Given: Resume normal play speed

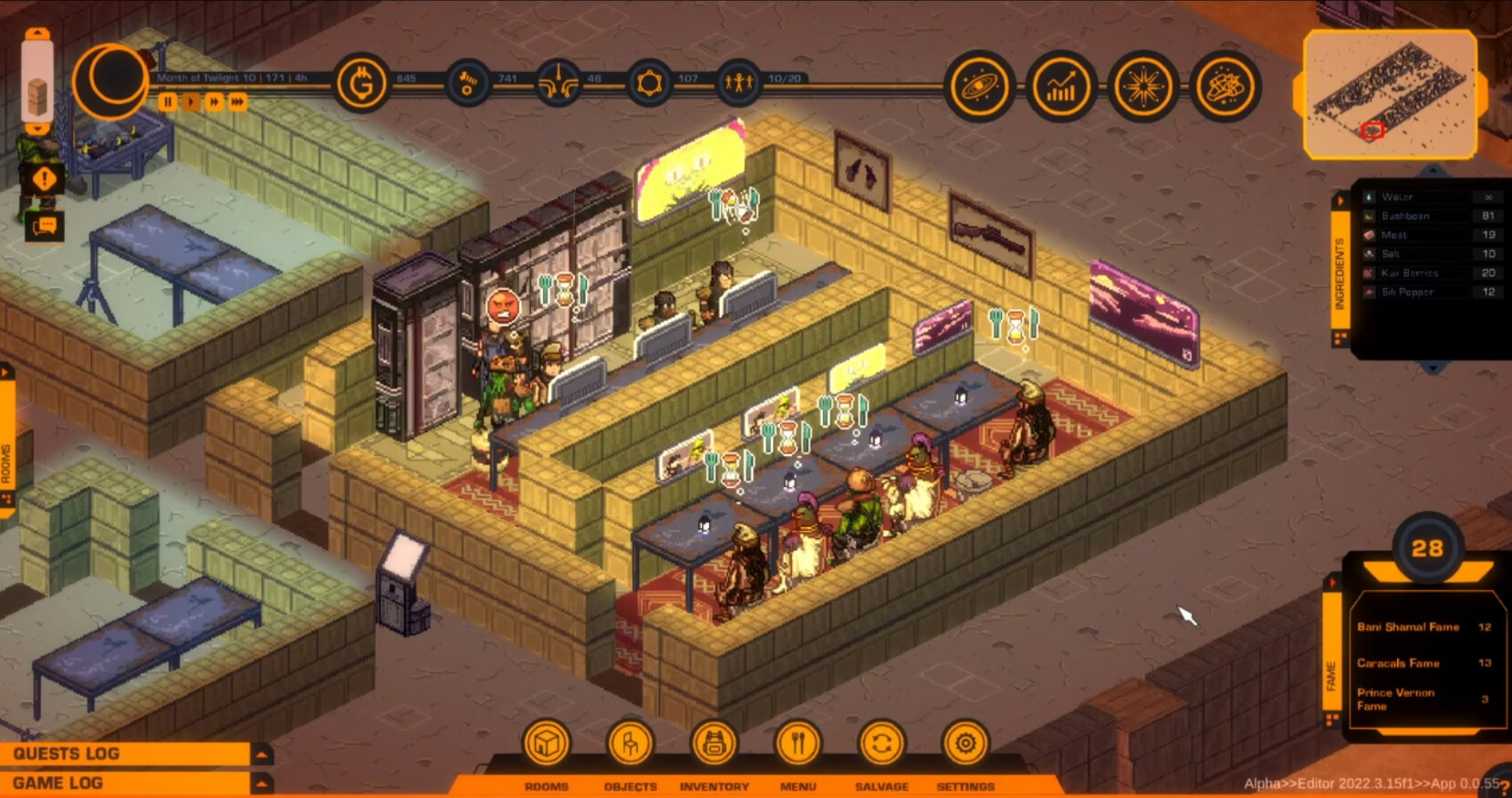Looking at the screenshot, I should [189, 103].
